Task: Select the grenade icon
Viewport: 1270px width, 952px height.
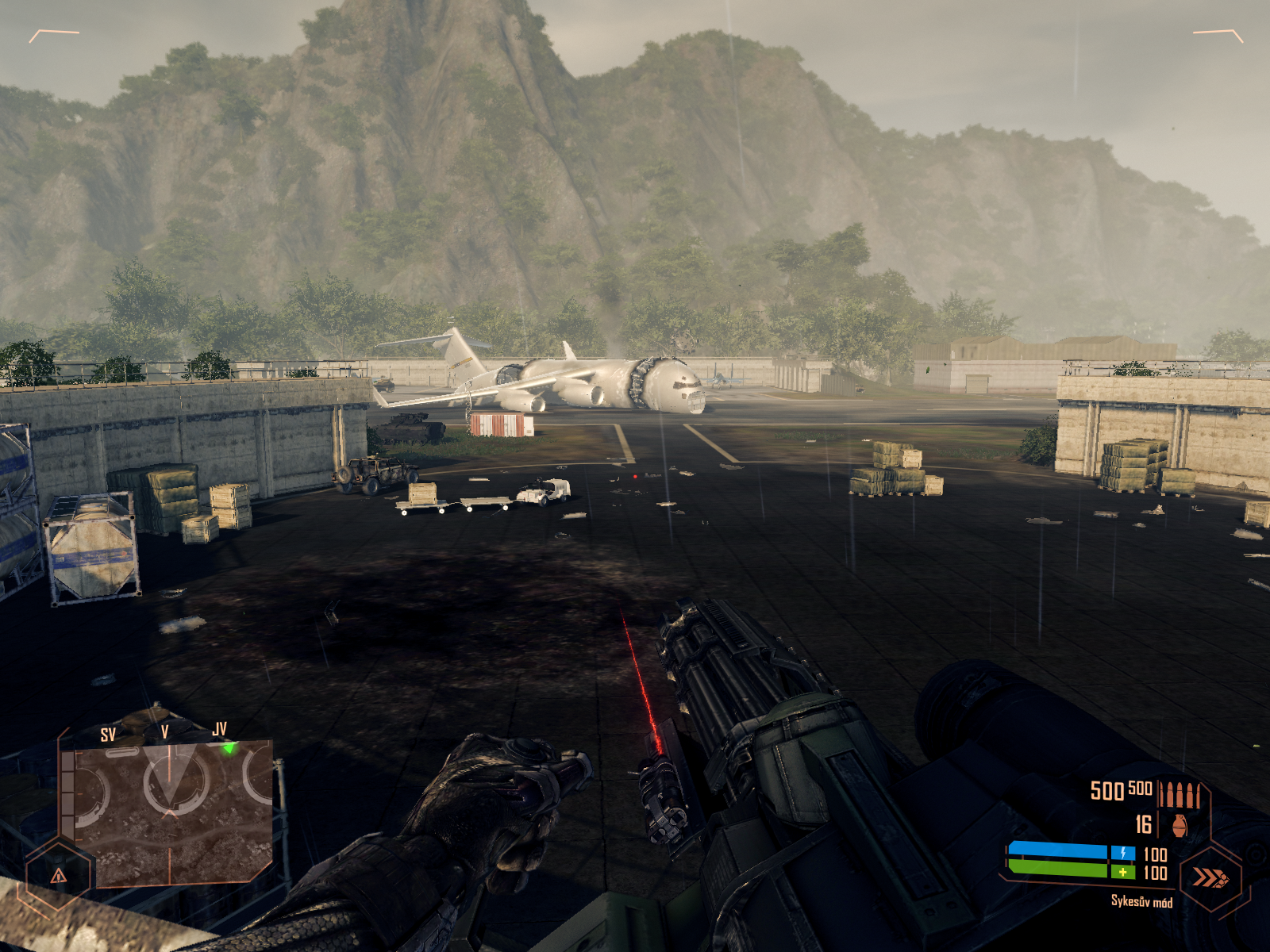Action: tap(1180, 825)
